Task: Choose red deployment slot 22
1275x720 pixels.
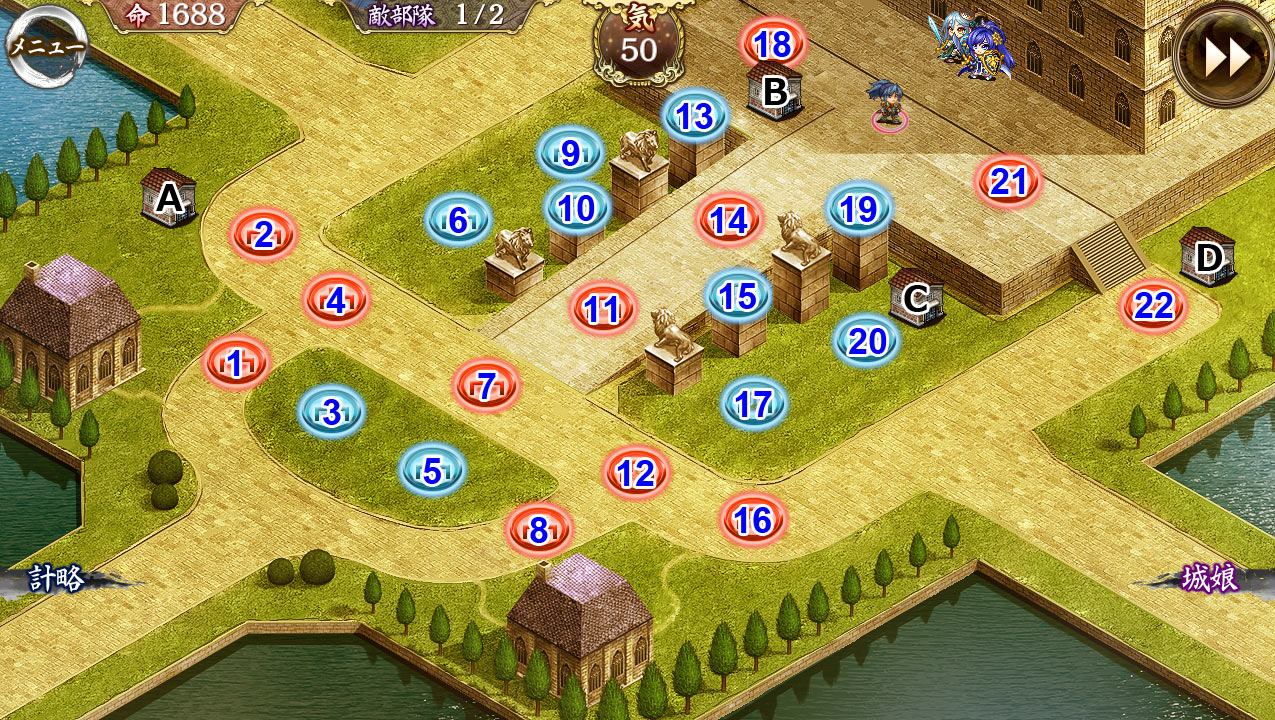Action: click(1153, 306)
